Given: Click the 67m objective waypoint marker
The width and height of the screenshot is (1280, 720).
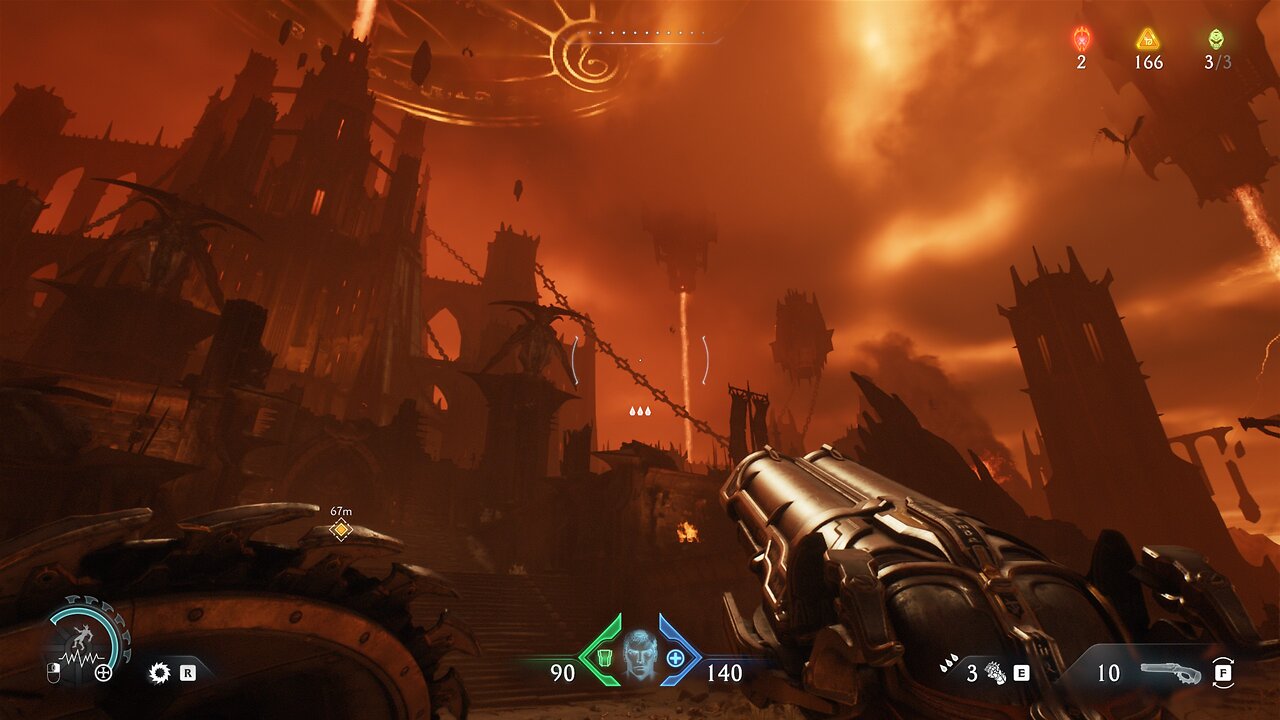Looking at the screenshot, I should [341, 529].
